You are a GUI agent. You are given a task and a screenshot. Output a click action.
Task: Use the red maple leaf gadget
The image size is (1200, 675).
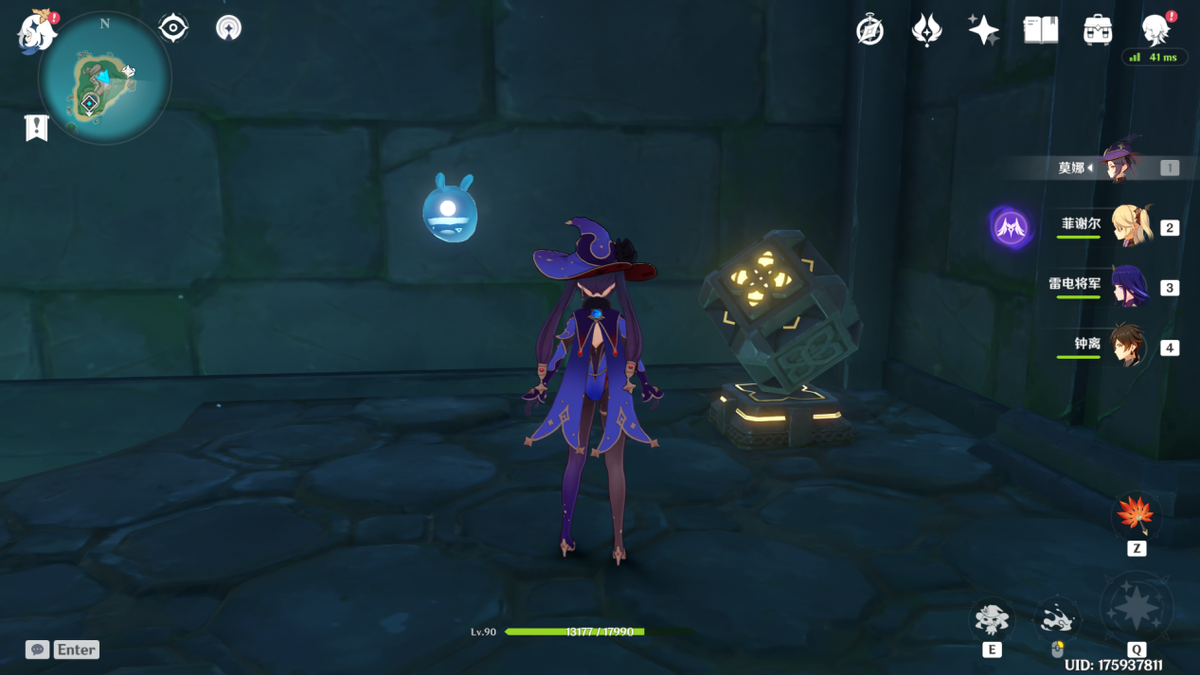click(1136, 516)
